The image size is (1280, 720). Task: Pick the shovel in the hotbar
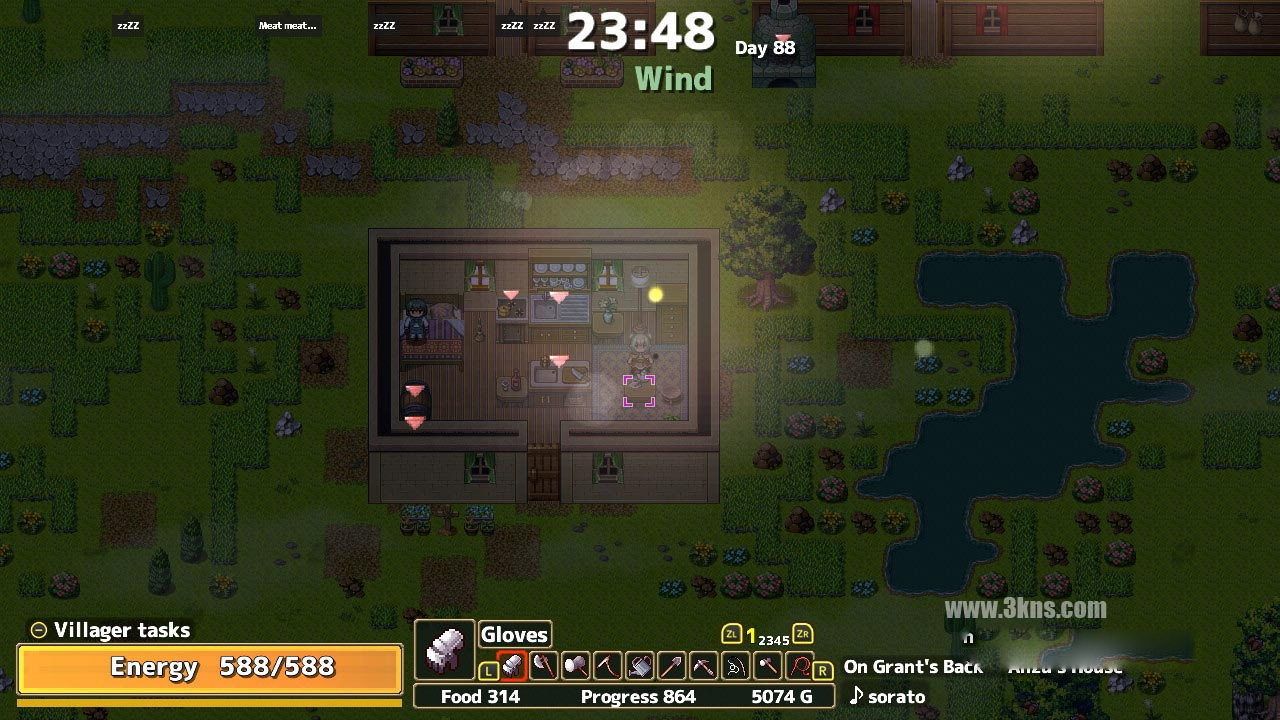[x=672, y=665]
